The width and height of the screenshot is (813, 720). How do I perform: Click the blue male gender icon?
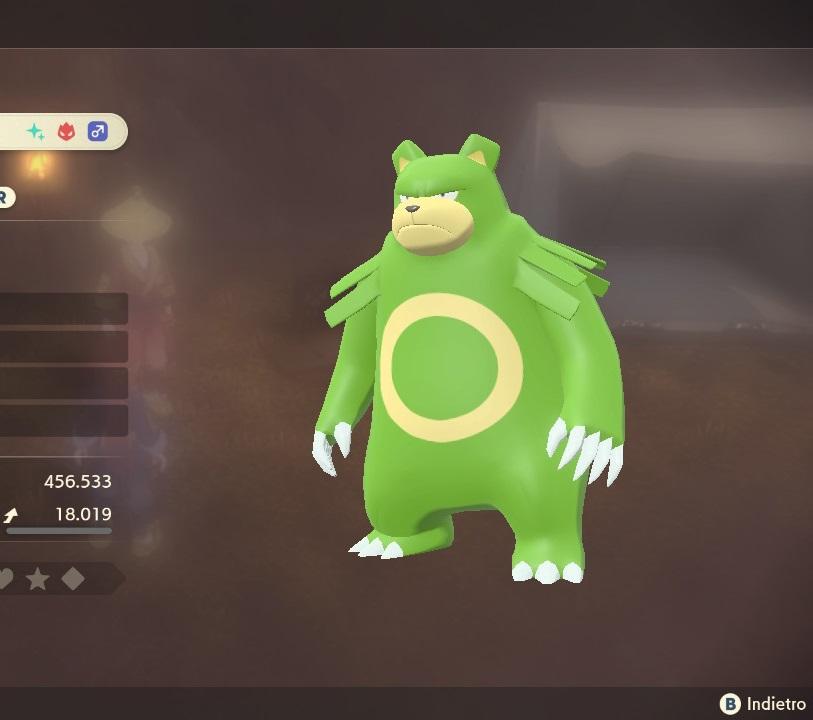point(97,132)
